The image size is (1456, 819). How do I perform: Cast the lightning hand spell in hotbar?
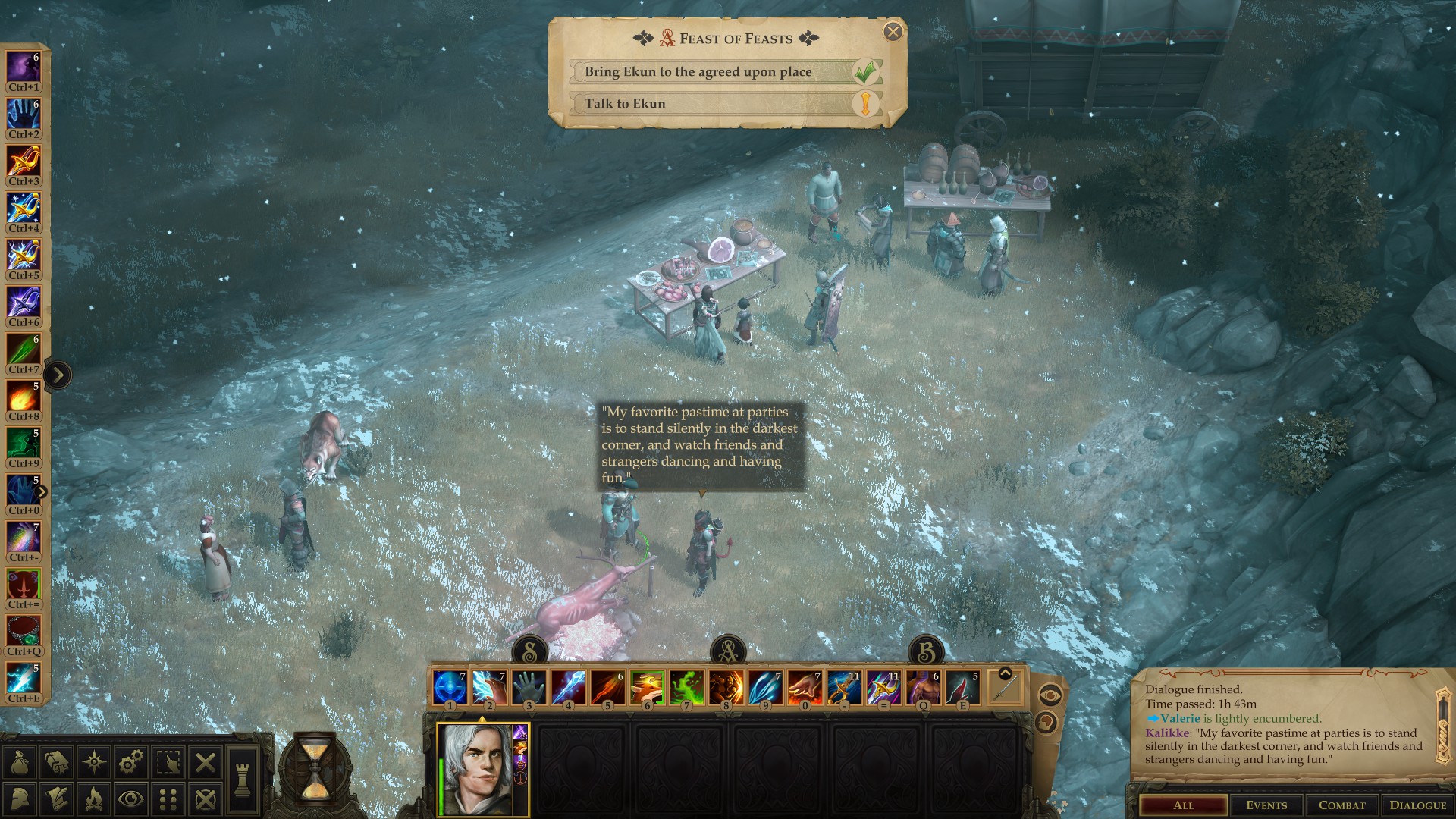pyautogui.click(x=489, y=688)
